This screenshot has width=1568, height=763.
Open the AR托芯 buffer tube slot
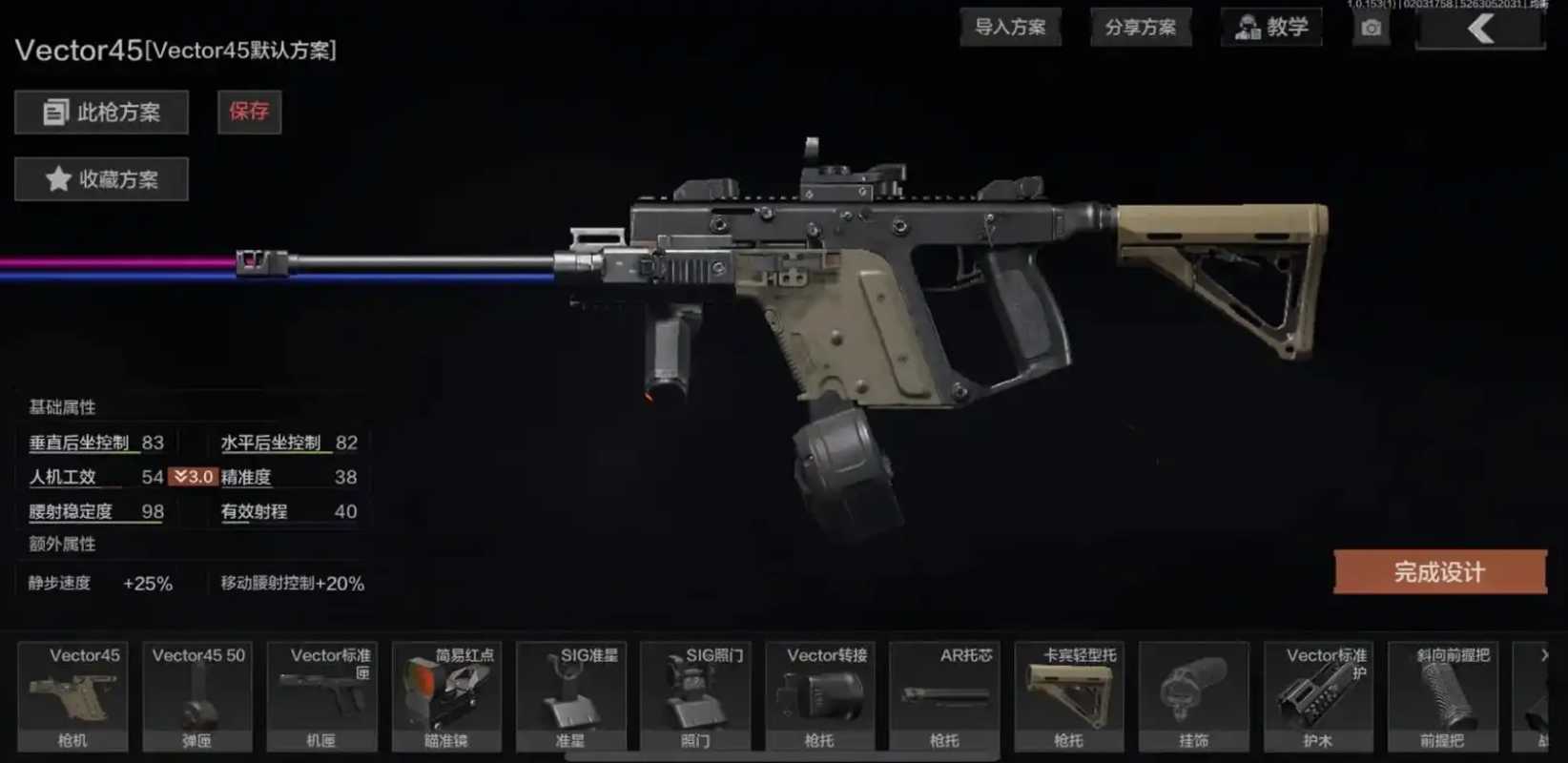click(x=944, y=696)
